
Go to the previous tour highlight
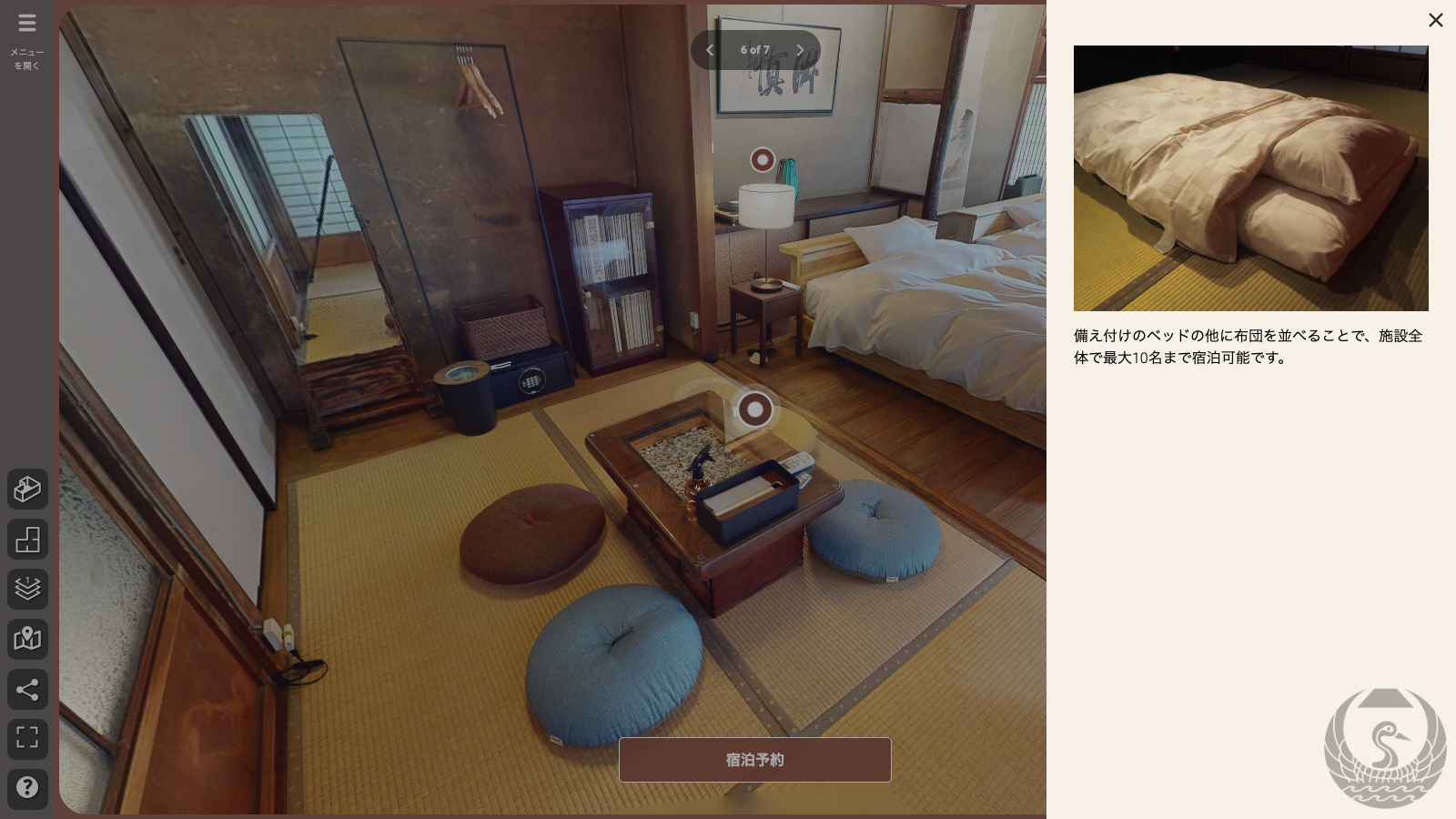(x=711, y=50)
